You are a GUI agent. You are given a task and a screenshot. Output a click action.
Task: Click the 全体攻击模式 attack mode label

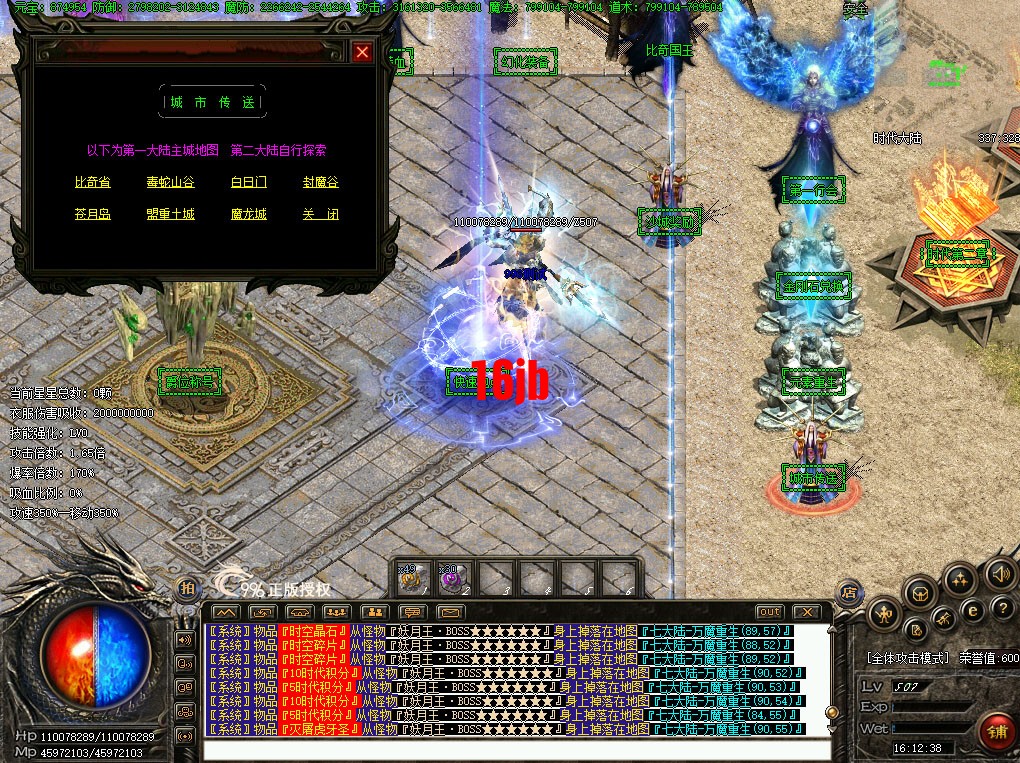(907, 659)
